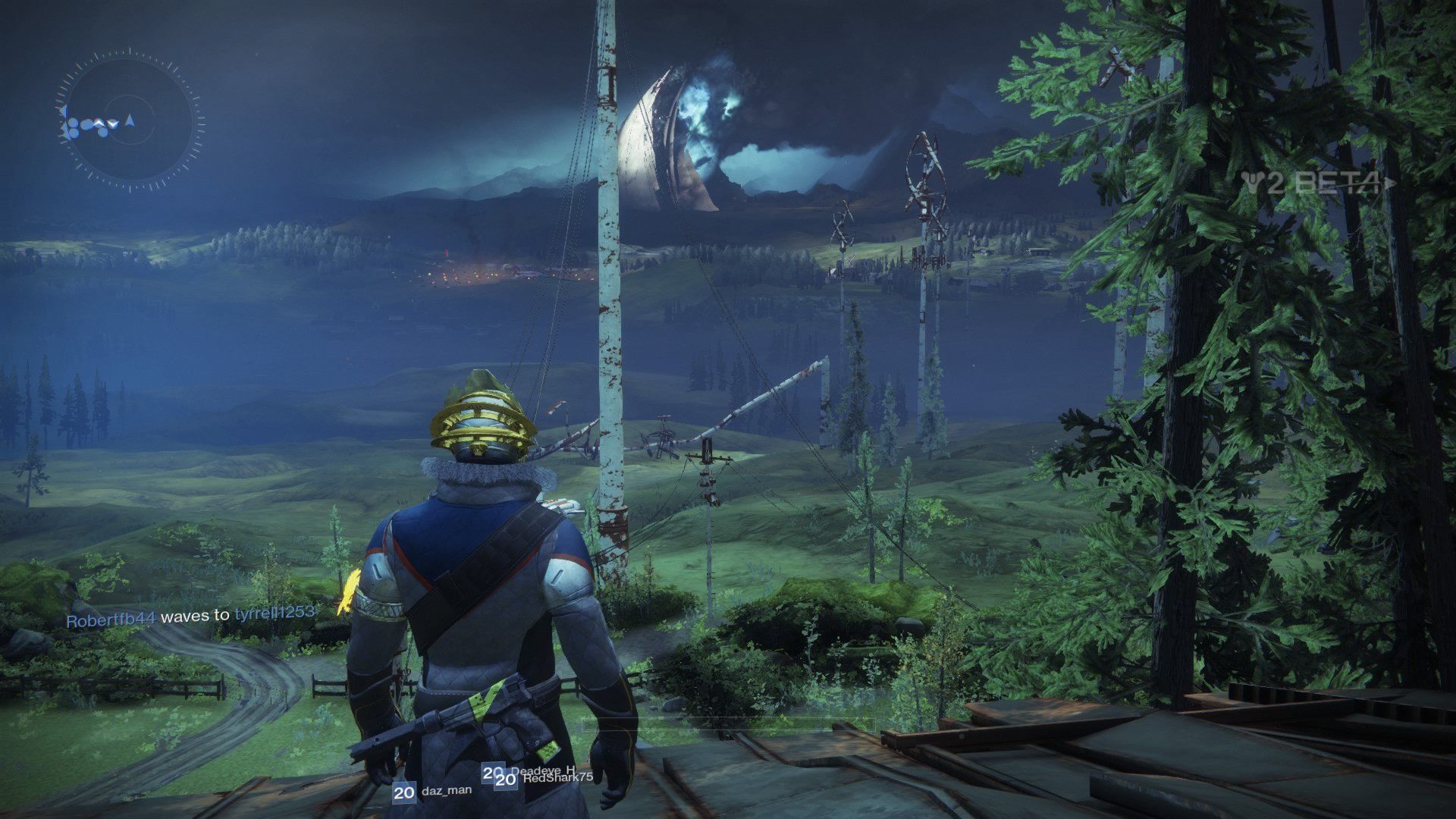Click the Deadeye_H player nameplate
The width and height of the screenshot is (1456, 819).
tap(541, 770)
